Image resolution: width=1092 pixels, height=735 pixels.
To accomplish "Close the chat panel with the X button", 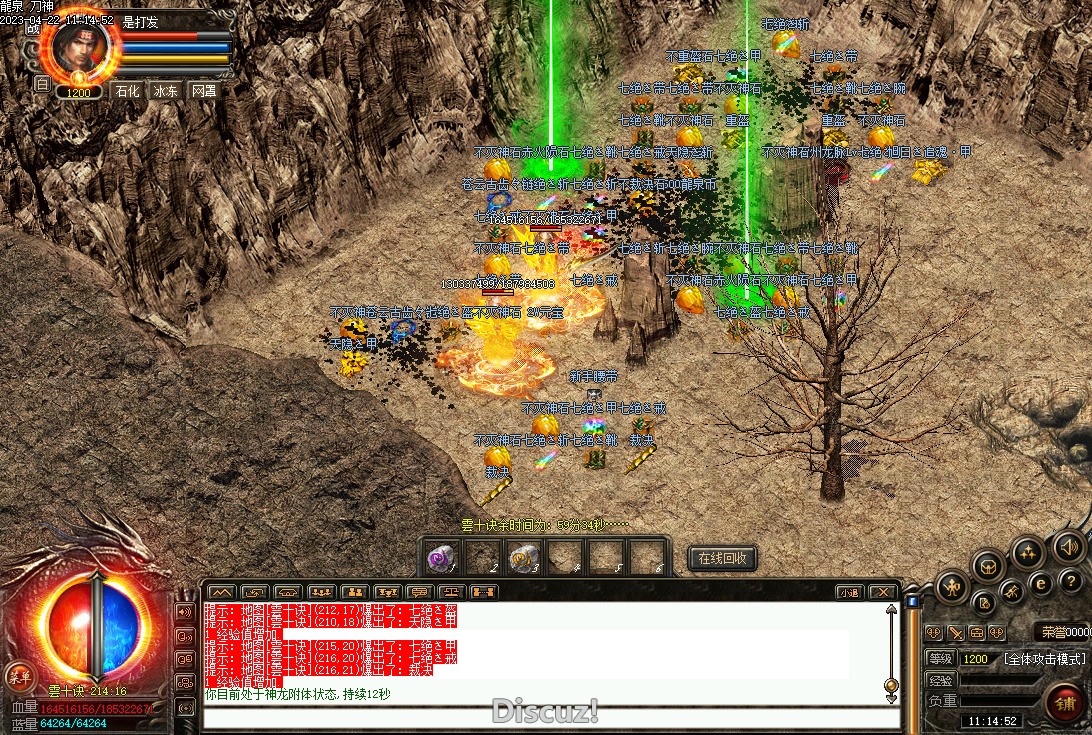I will point(881,592).
